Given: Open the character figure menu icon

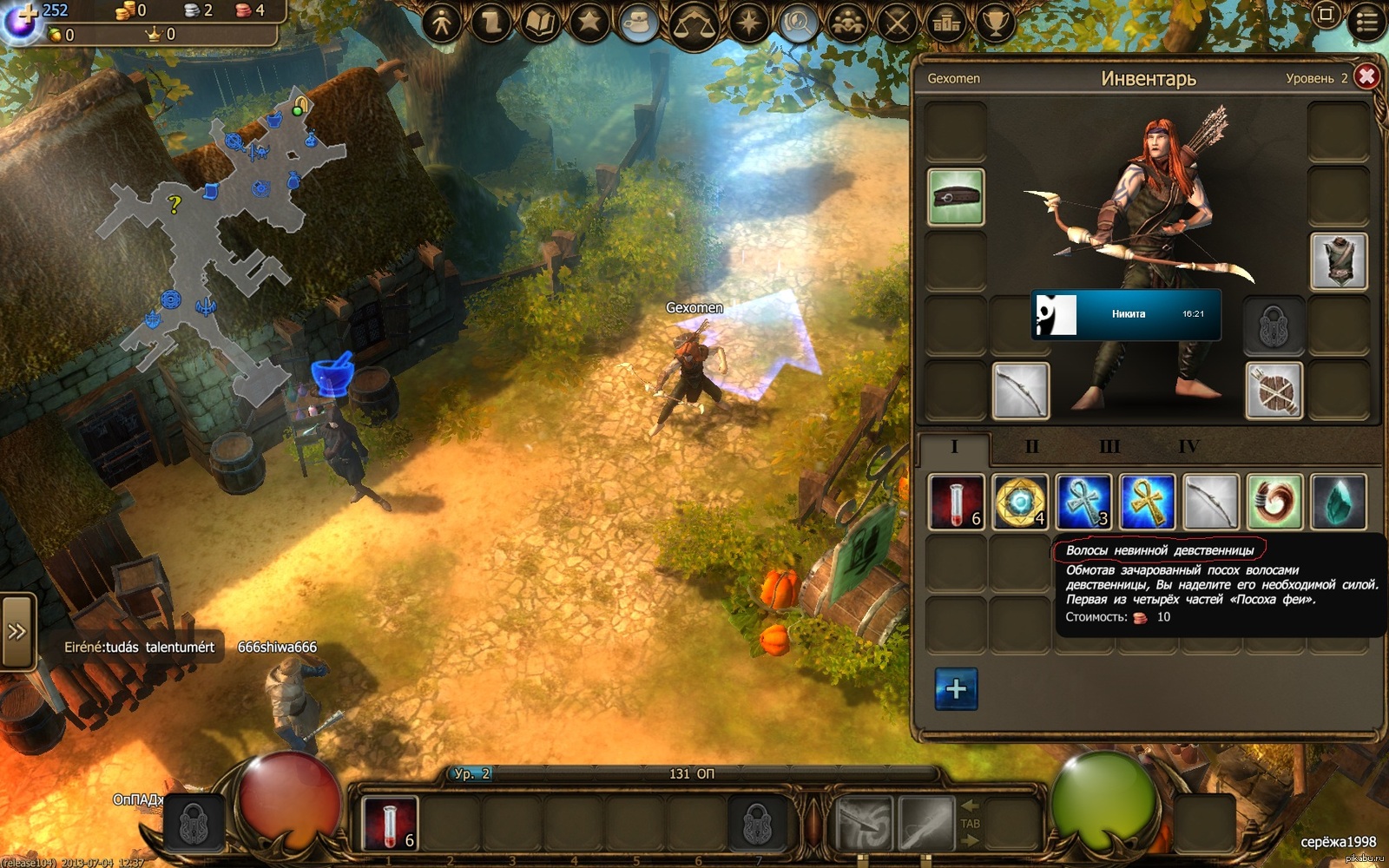Looking at the screenshot, I should point(442,23).
